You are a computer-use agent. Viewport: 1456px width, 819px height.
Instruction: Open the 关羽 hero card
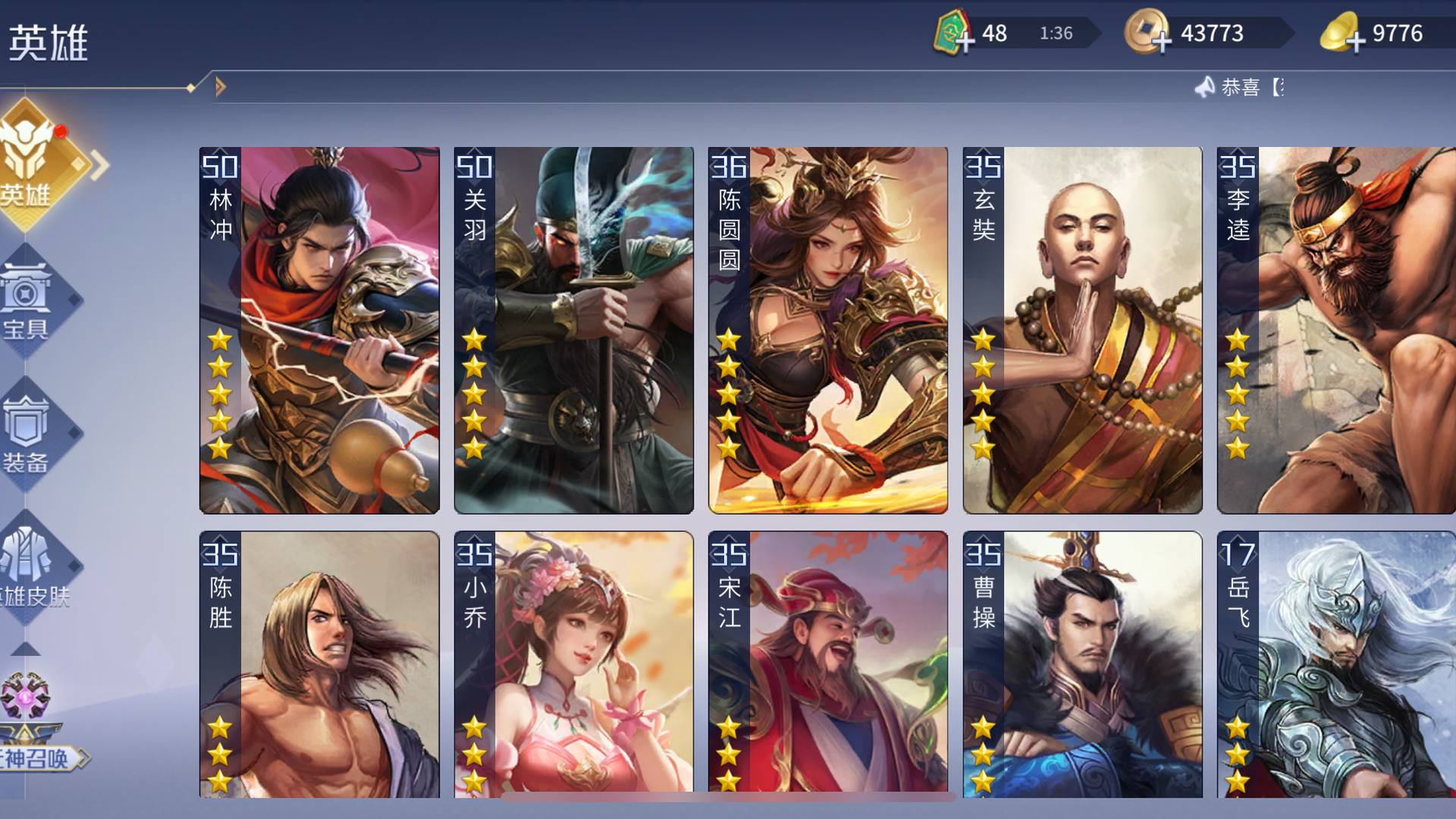click(x=574, y=330)
